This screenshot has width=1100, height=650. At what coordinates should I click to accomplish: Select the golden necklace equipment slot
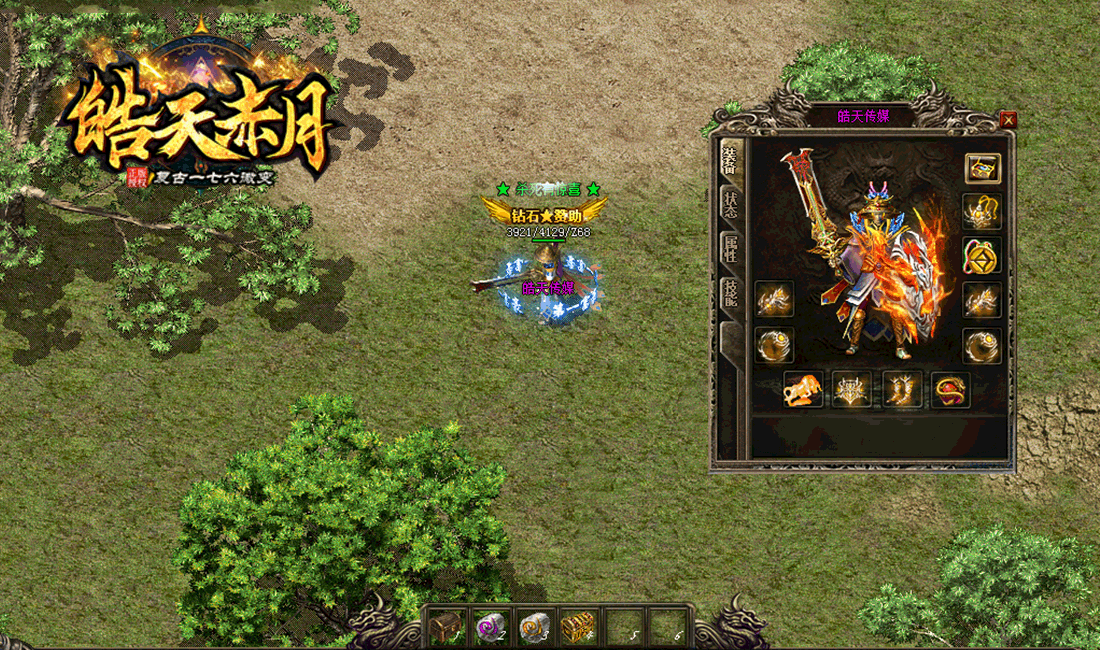[x=982, y=211]
